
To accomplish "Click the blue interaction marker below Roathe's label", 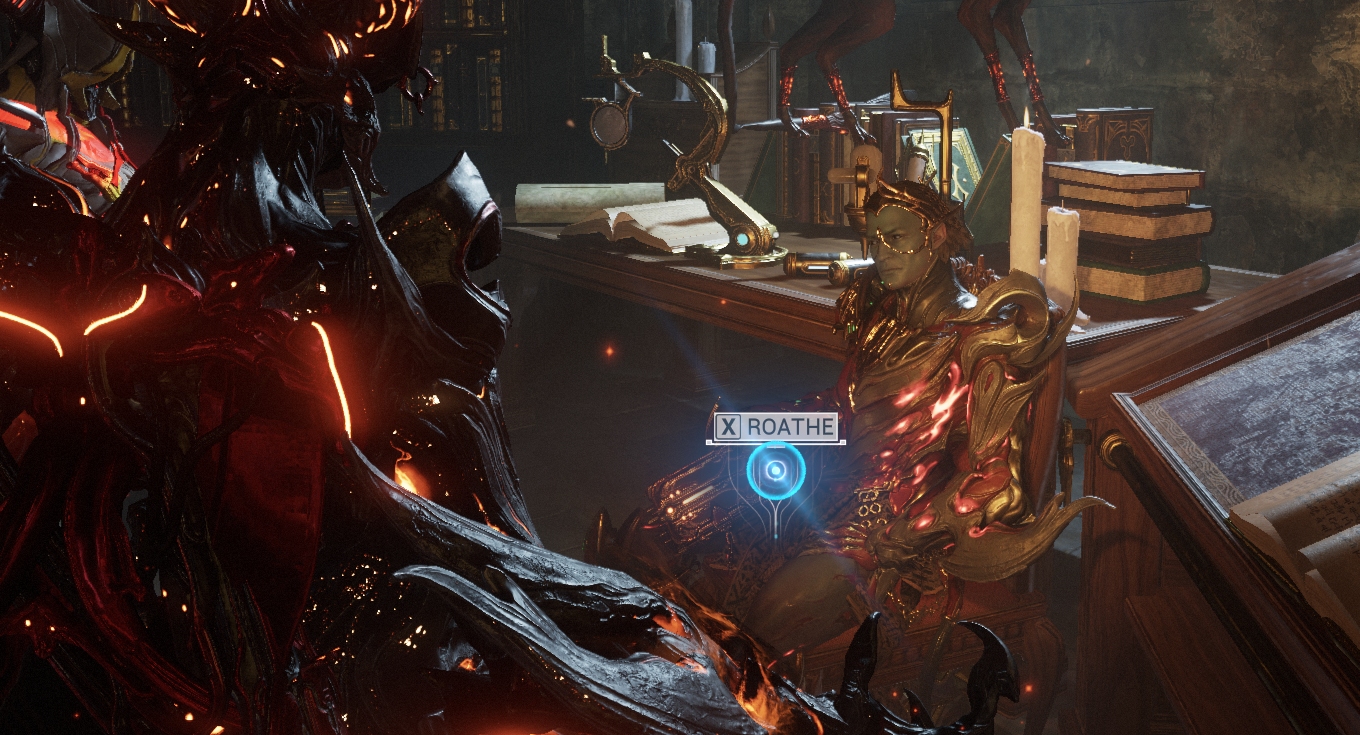I will [775, 470].
